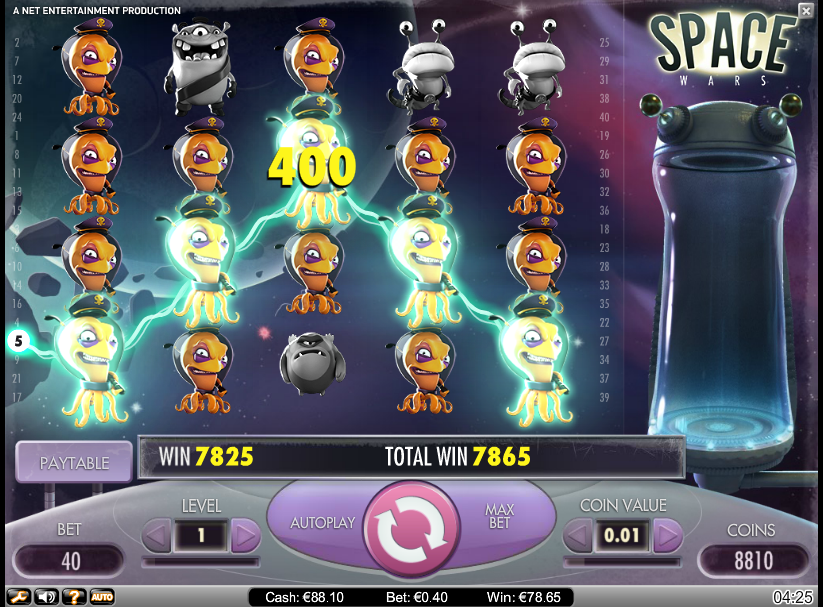Place the Max Bet
823x607 pixels.
click(499, 517)
